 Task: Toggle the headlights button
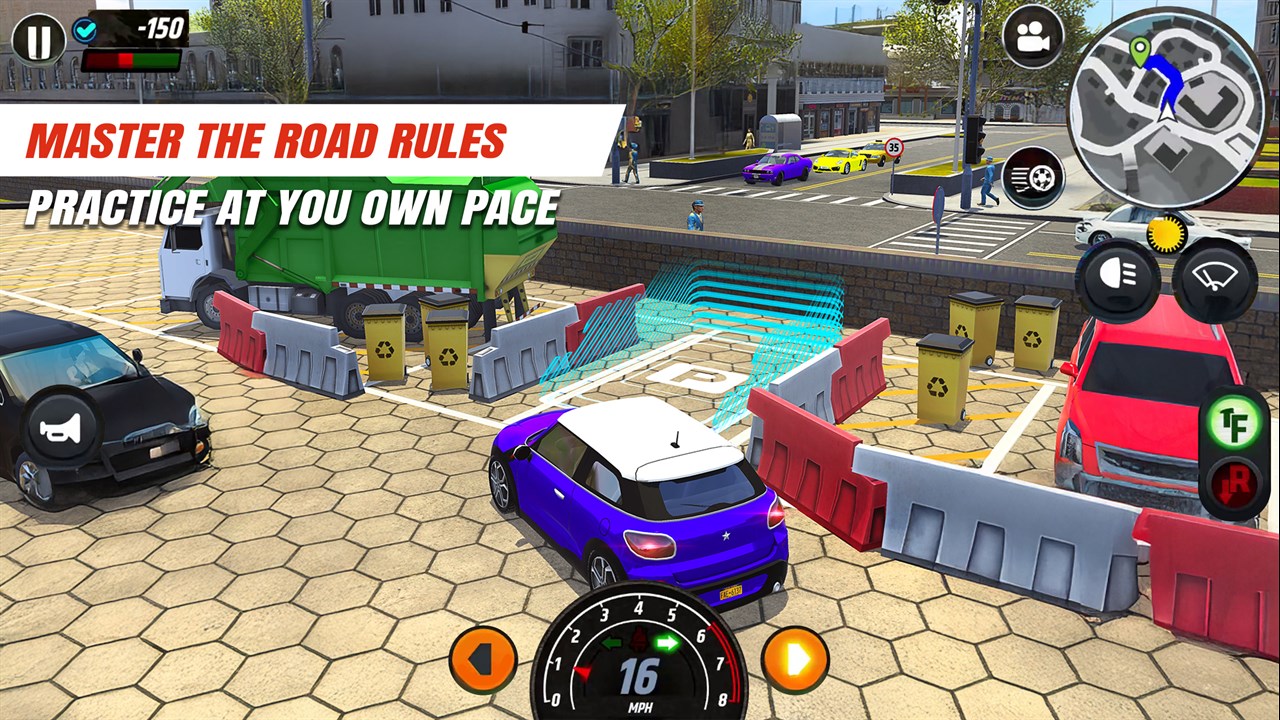[x=1117, y=281]
